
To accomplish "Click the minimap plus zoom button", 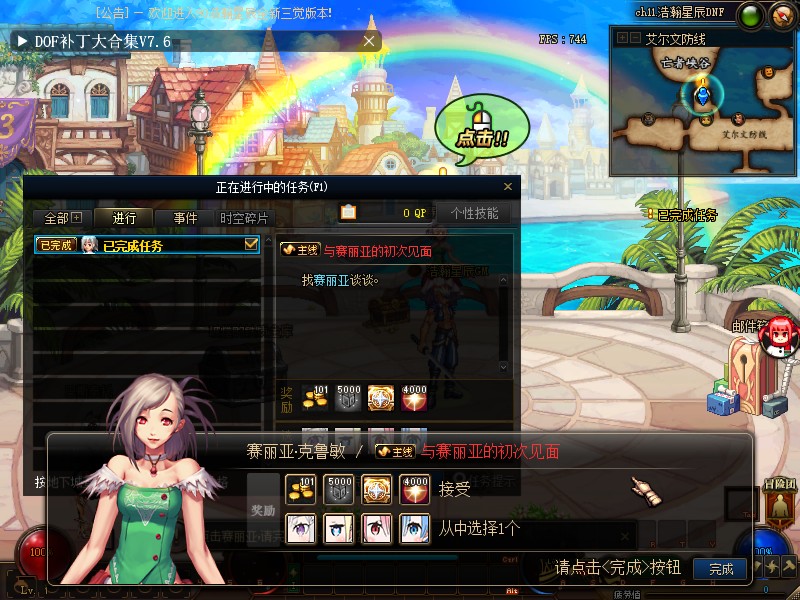I will pyautogui.click(x=621, y=38).
